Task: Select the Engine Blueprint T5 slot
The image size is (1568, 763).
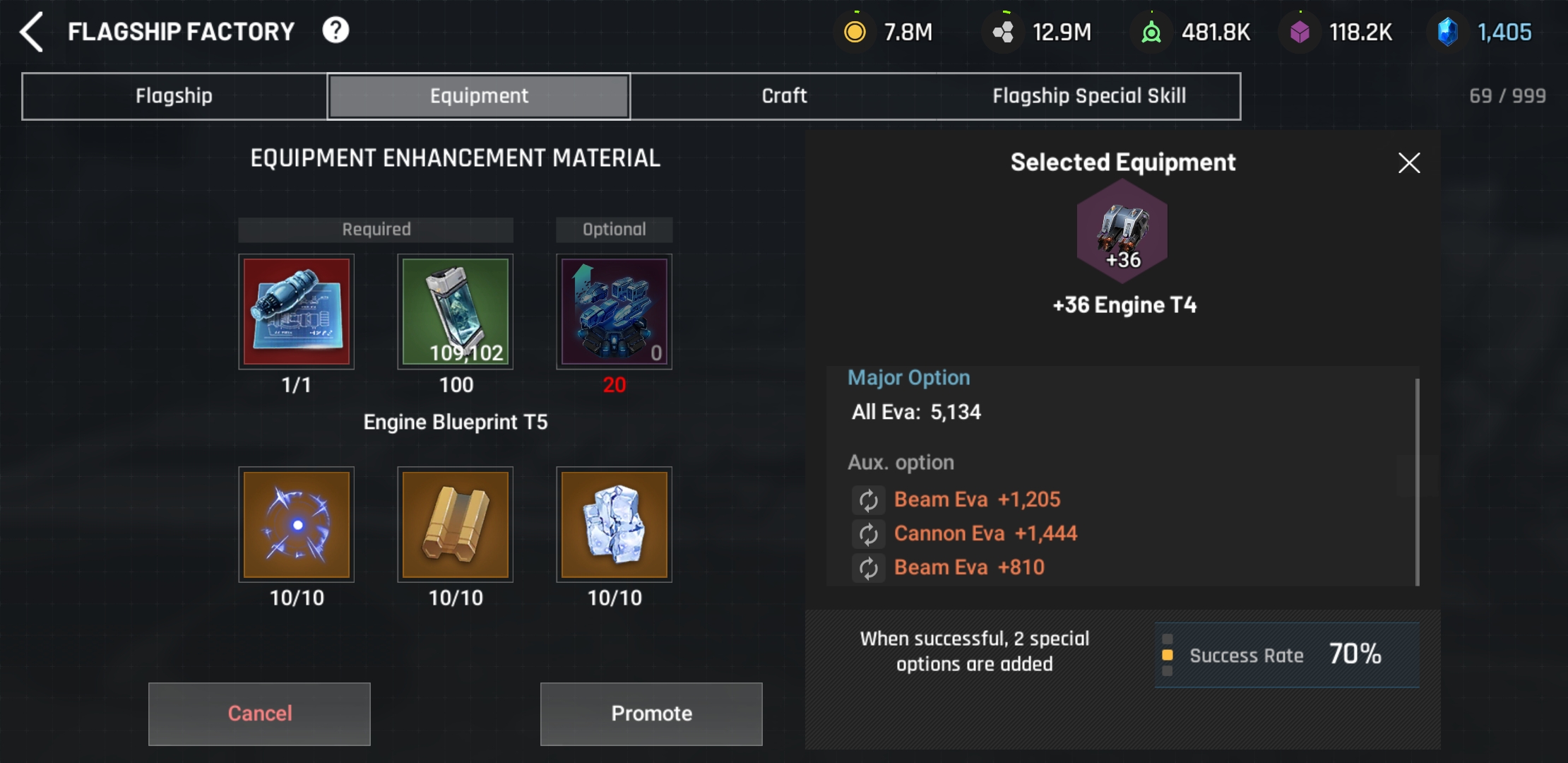Action: tap(297, 312)
